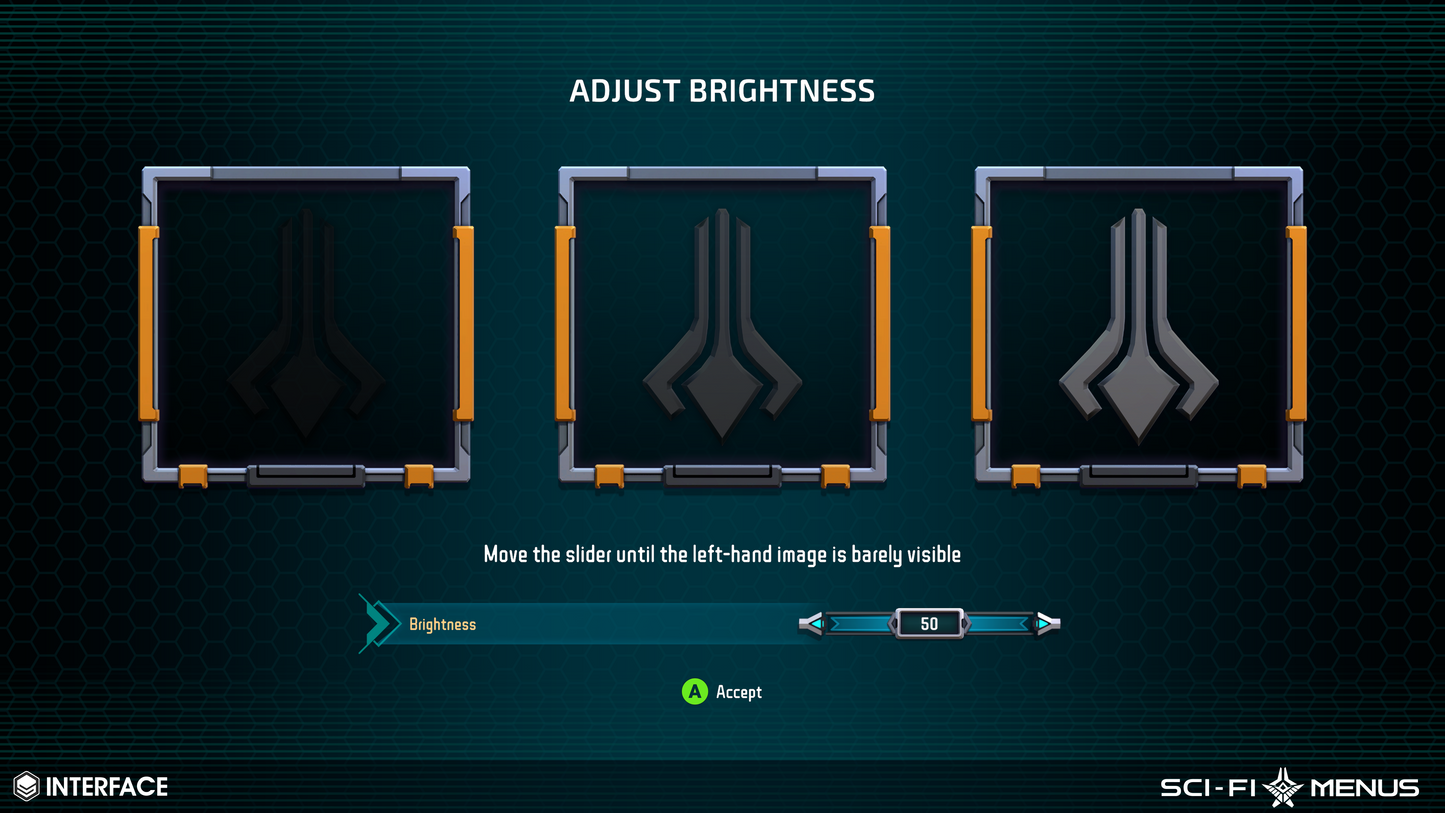The height and width of the screenshot is (813, 1445).
Task: Click the orange clamp on the left panel frame
Action: pyautogui.click(x=147, y=322)
